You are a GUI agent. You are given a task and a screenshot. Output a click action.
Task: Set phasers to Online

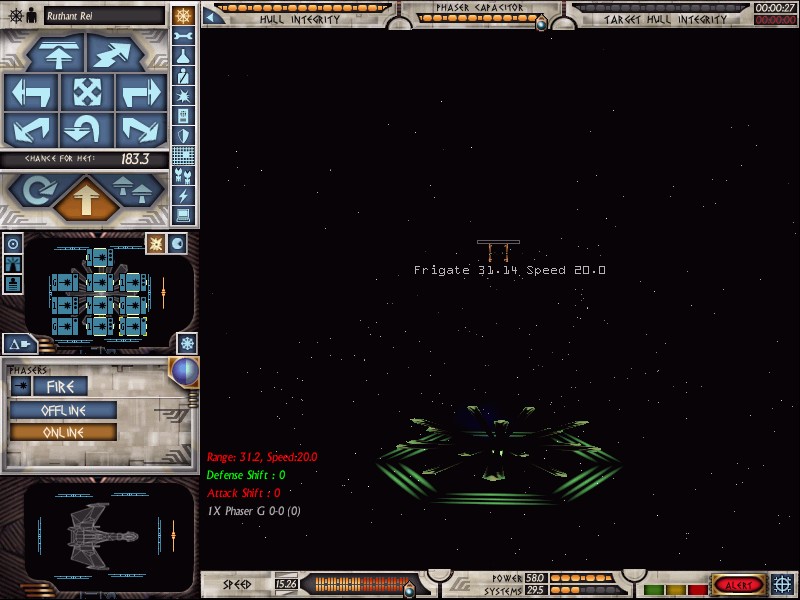point(63,432)
